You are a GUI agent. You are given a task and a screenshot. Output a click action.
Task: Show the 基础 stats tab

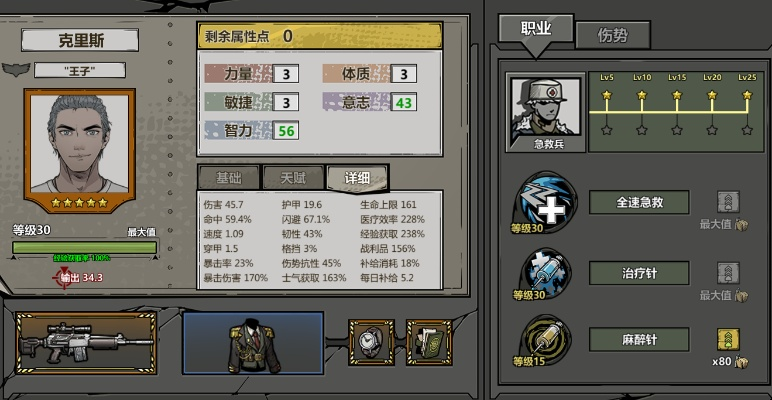[228, 178]
